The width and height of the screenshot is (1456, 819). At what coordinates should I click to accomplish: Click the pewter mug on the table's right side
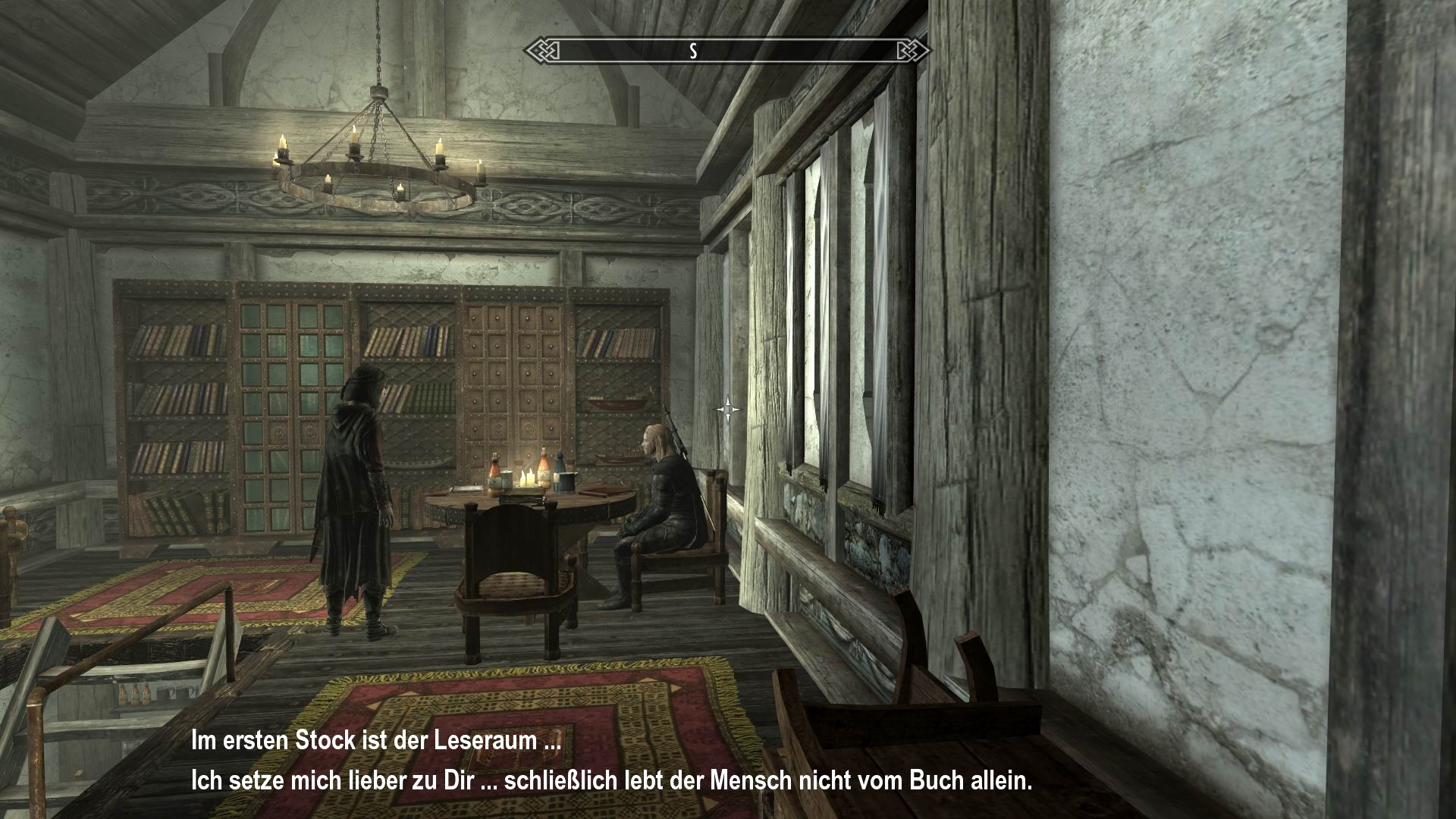[x=567, y=482]
